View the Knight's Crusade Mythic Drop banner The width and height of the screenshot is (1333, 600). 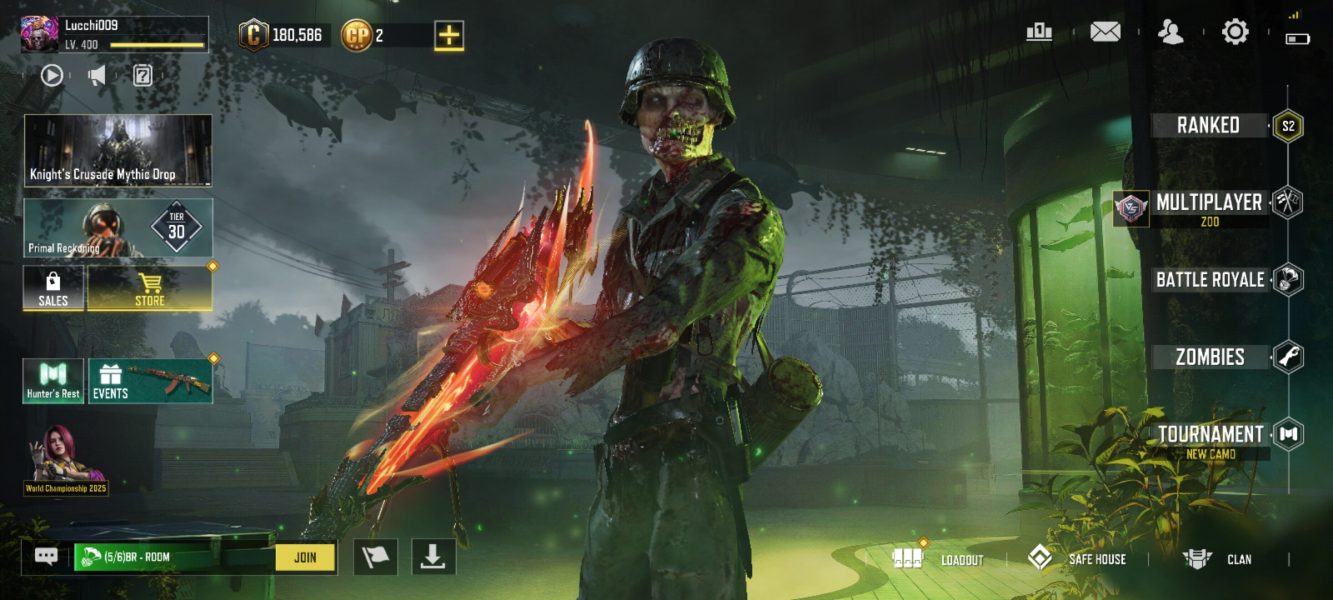coord(118,150)
